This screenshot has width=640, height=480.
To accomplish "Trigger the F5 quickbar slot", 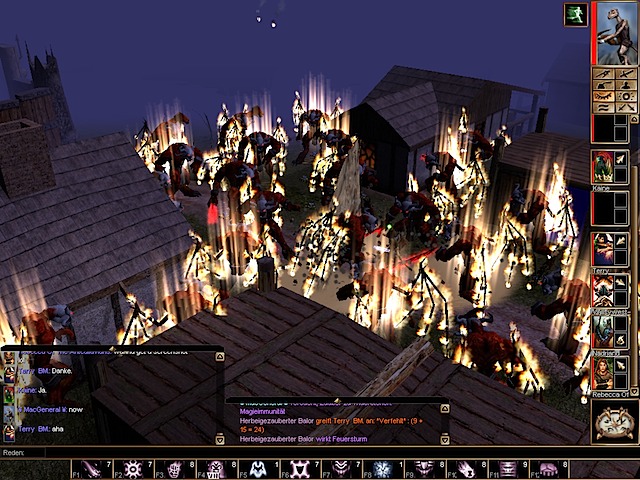I will point(256,468).
